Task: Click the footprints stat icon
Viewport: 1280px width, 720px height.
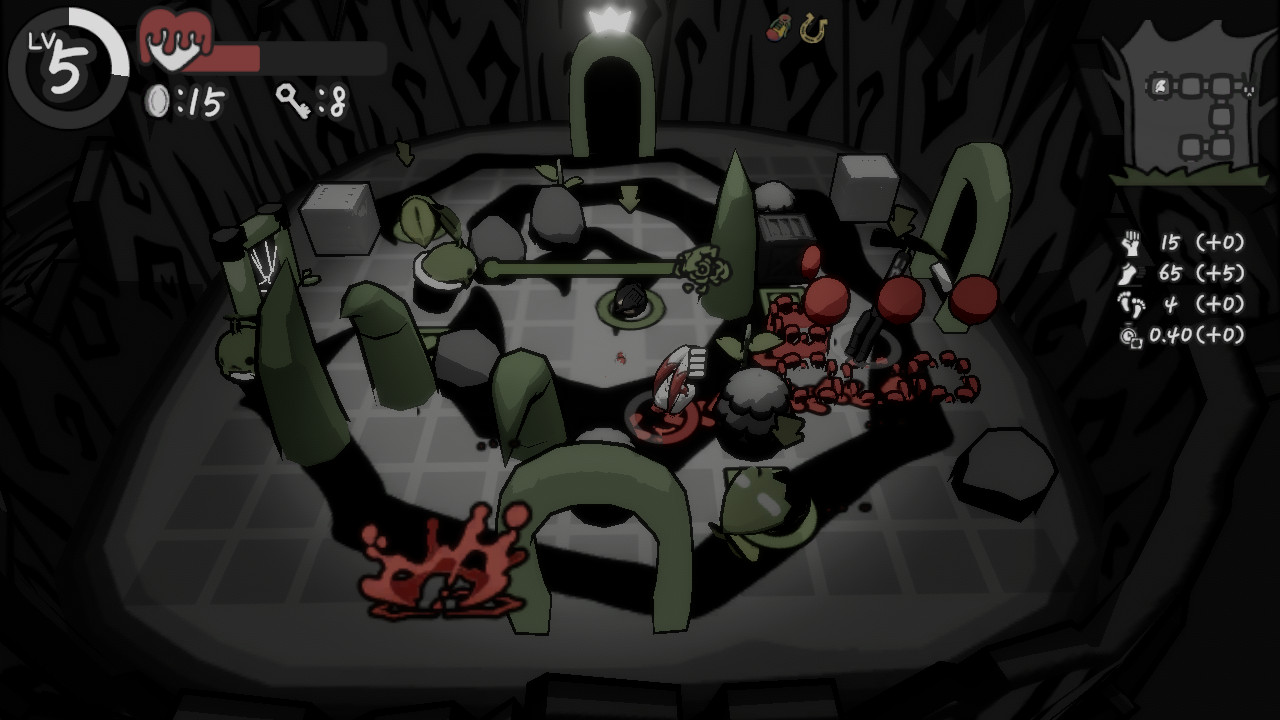Action: (x=1131, y=304)
